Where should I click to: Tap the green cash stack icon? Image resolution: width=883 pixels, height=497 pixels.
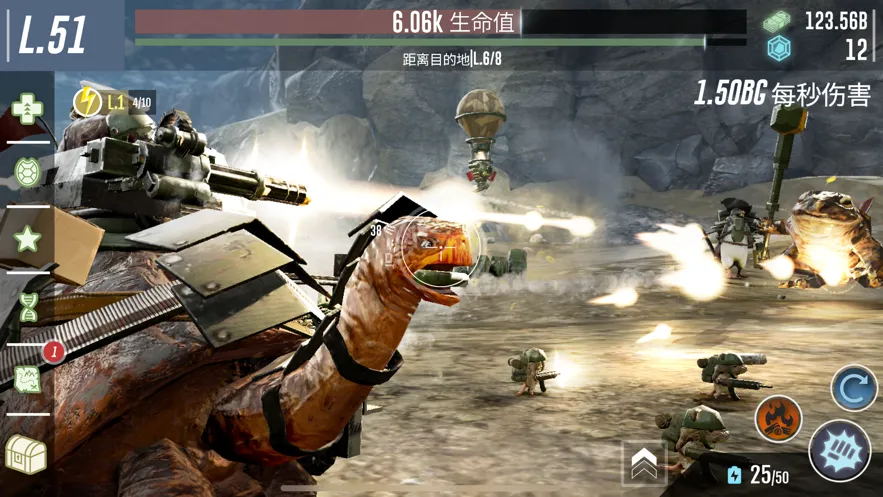pos(778,21)
